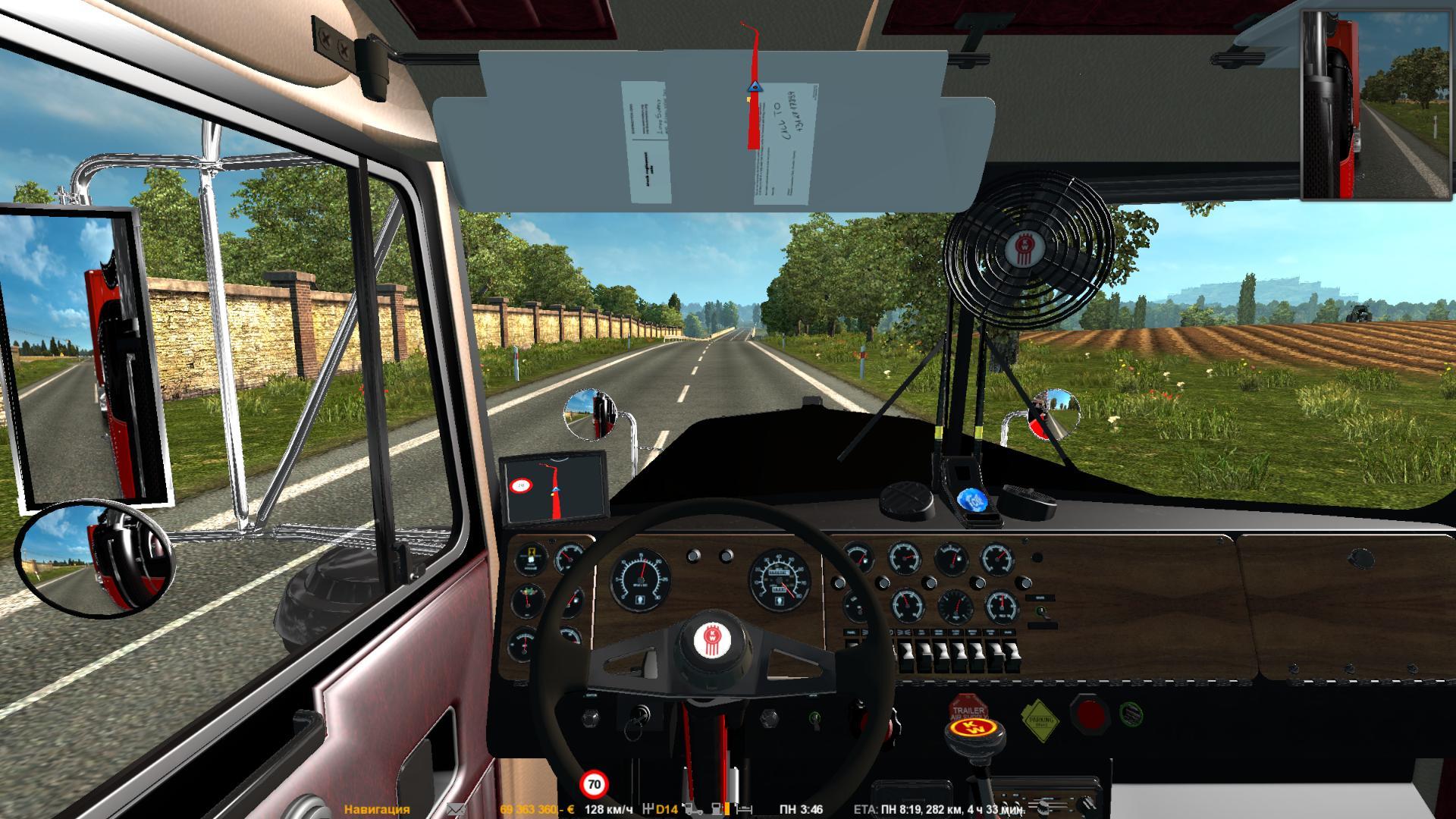Open the mail envelope messages icon
1456x819 pixels.
[456, 809]
